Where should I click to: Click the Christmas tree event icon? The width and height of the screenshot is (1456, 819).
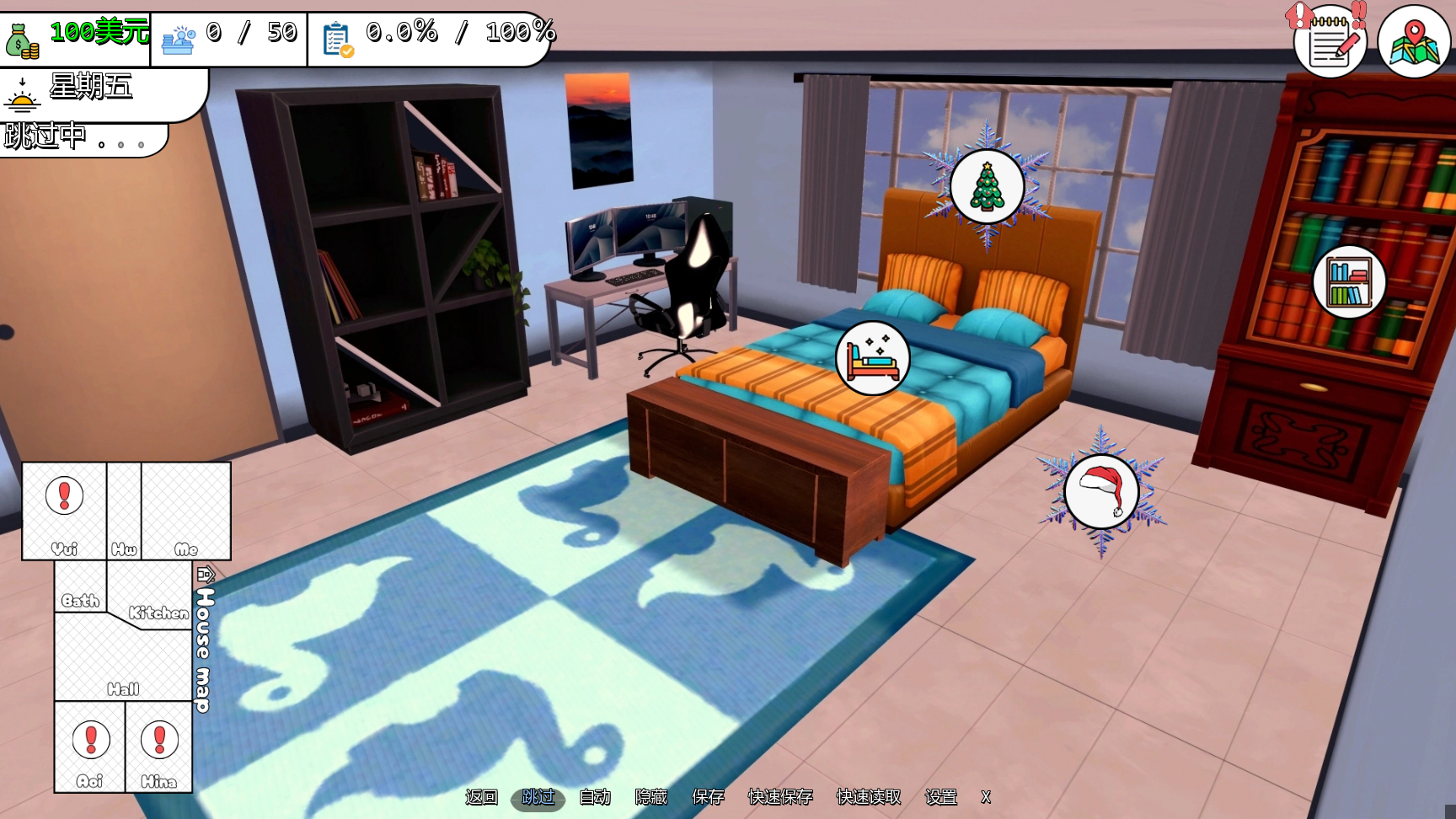(987, 187)
